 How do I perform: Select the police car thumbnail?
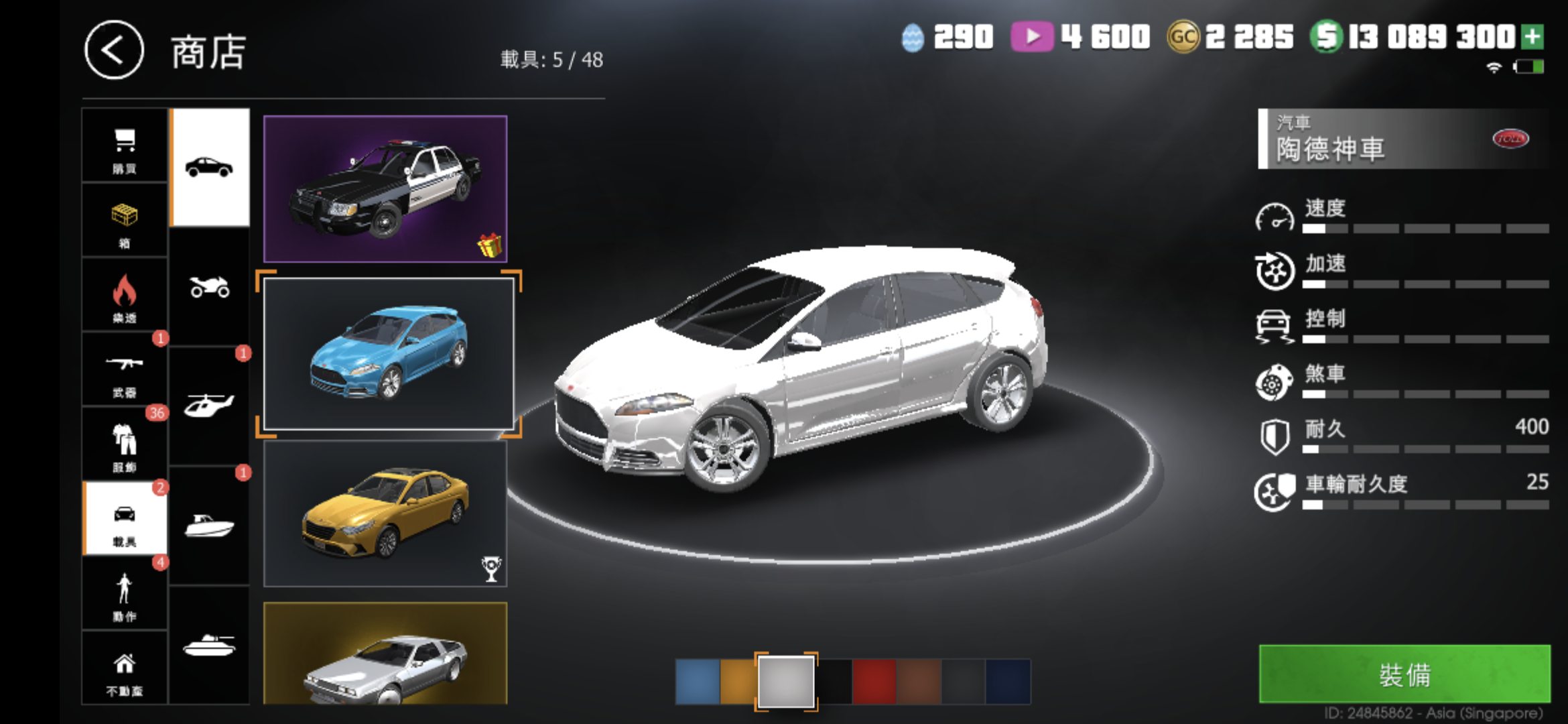(x=385, y=188)
